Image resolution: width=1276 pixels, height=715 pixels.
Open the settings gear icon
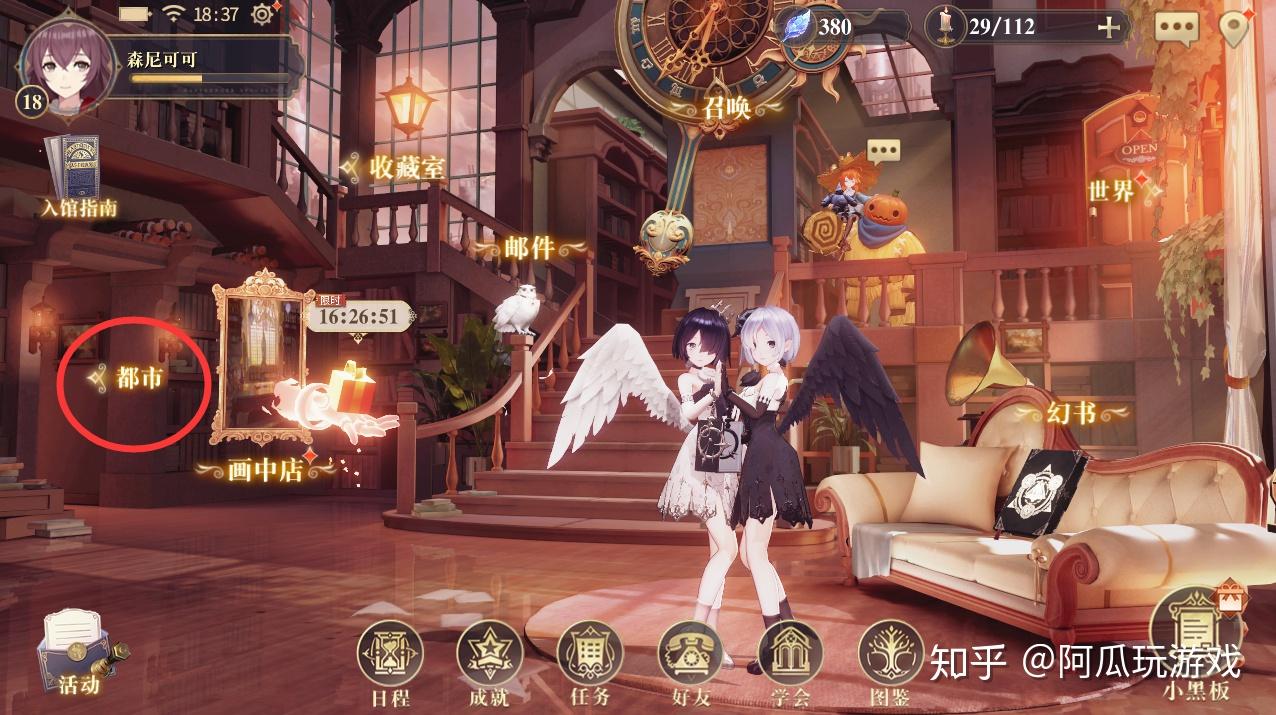tap(264, 14)
